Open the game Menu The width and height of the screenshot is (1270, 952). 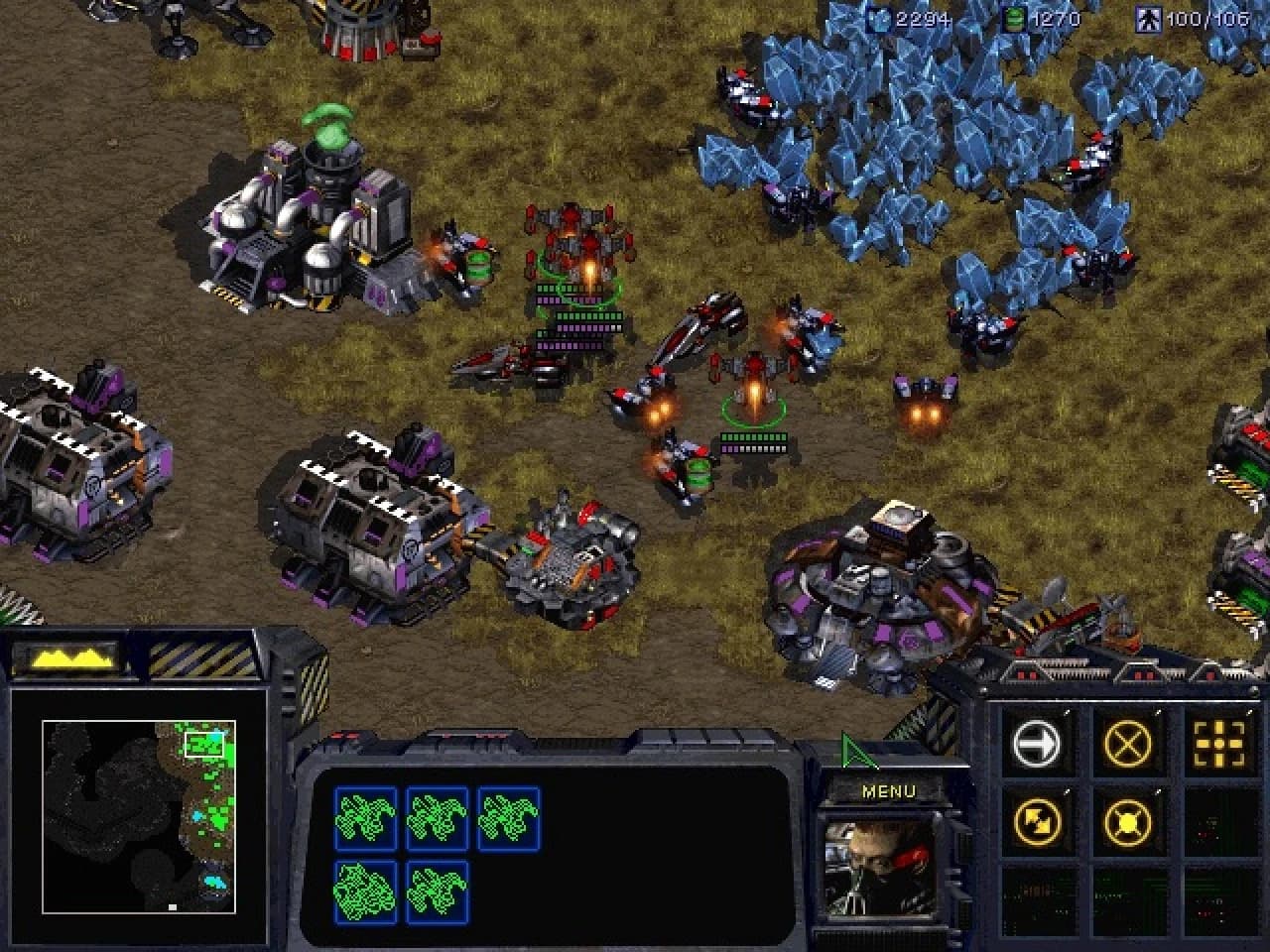tap(888, 790)
